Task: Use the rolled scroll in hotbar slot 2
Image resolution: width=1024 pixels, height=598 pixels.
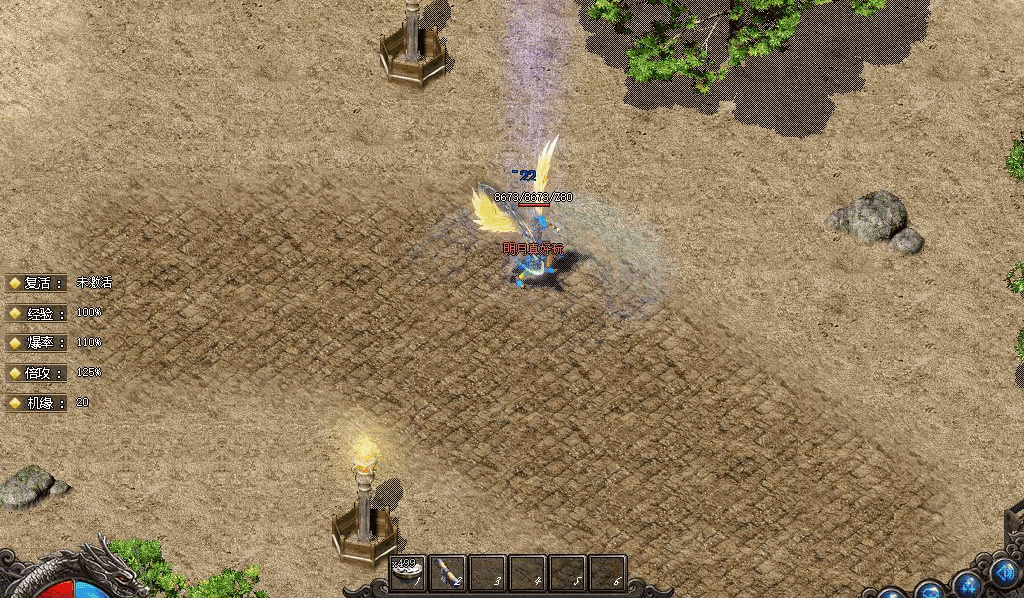Action: coord(448,573)
